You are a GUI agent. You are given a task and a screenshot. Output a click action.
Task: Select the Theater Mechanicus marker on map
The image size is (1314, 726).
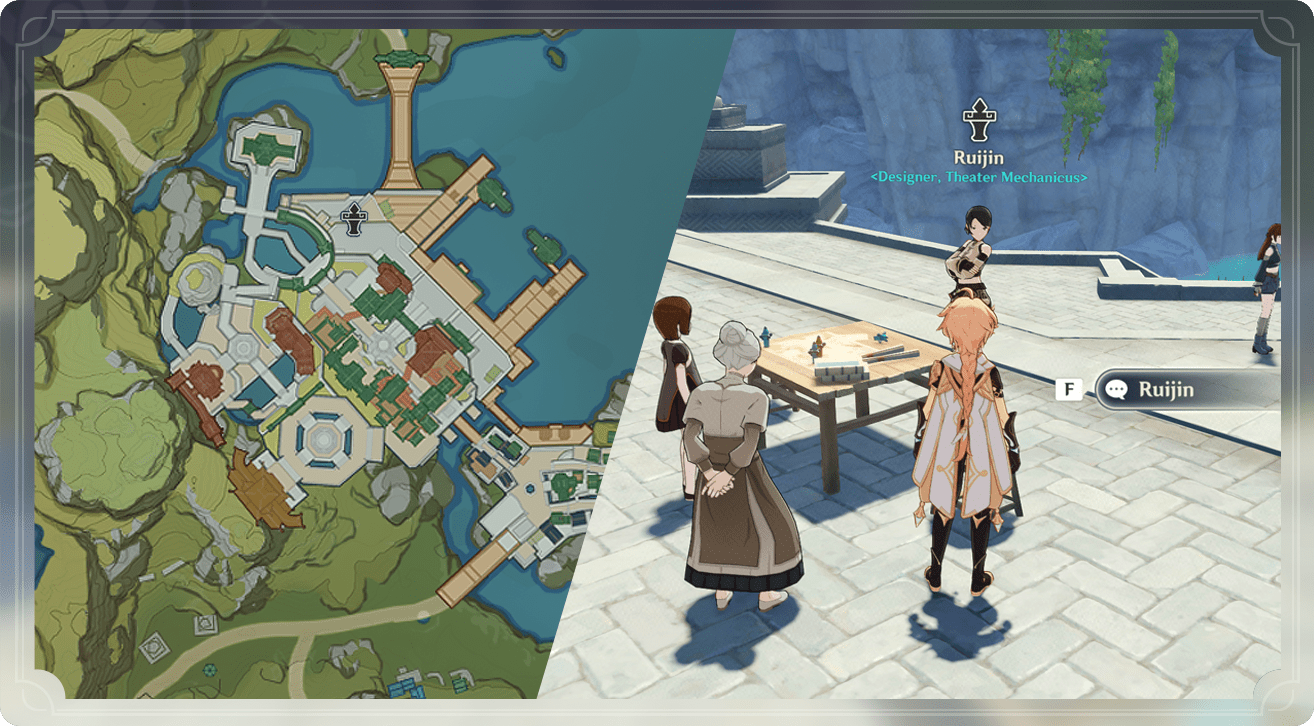tap(353, 218)
